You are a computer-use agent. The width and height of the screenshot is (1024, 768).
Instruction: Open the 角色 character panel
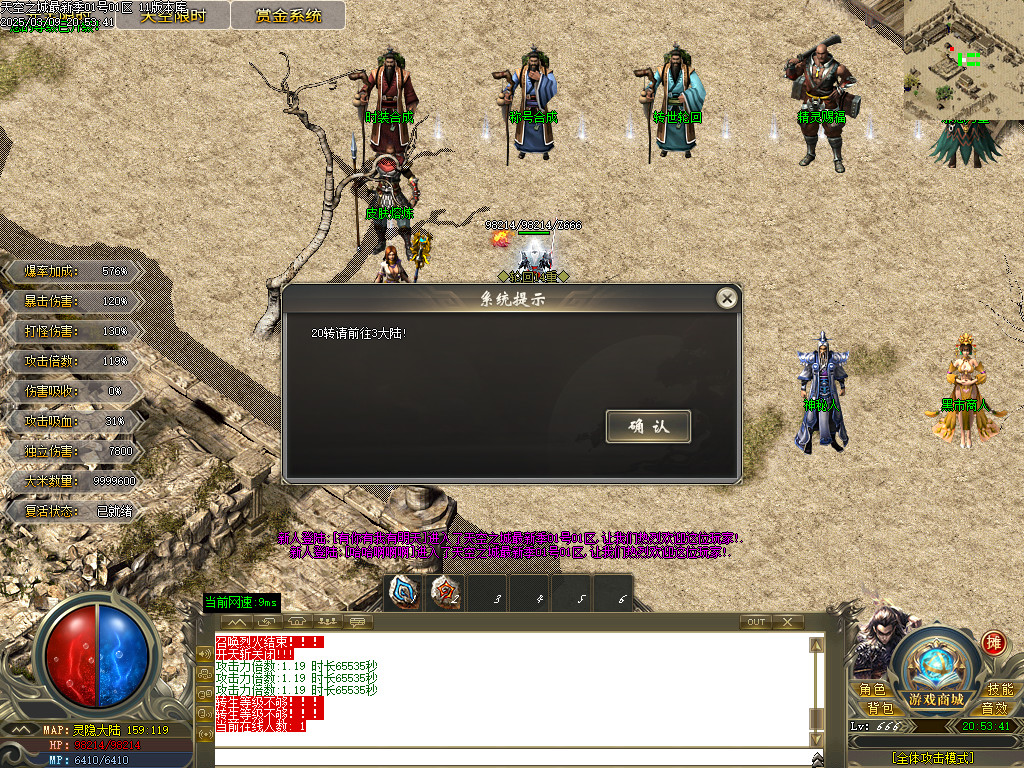point(872,690)
